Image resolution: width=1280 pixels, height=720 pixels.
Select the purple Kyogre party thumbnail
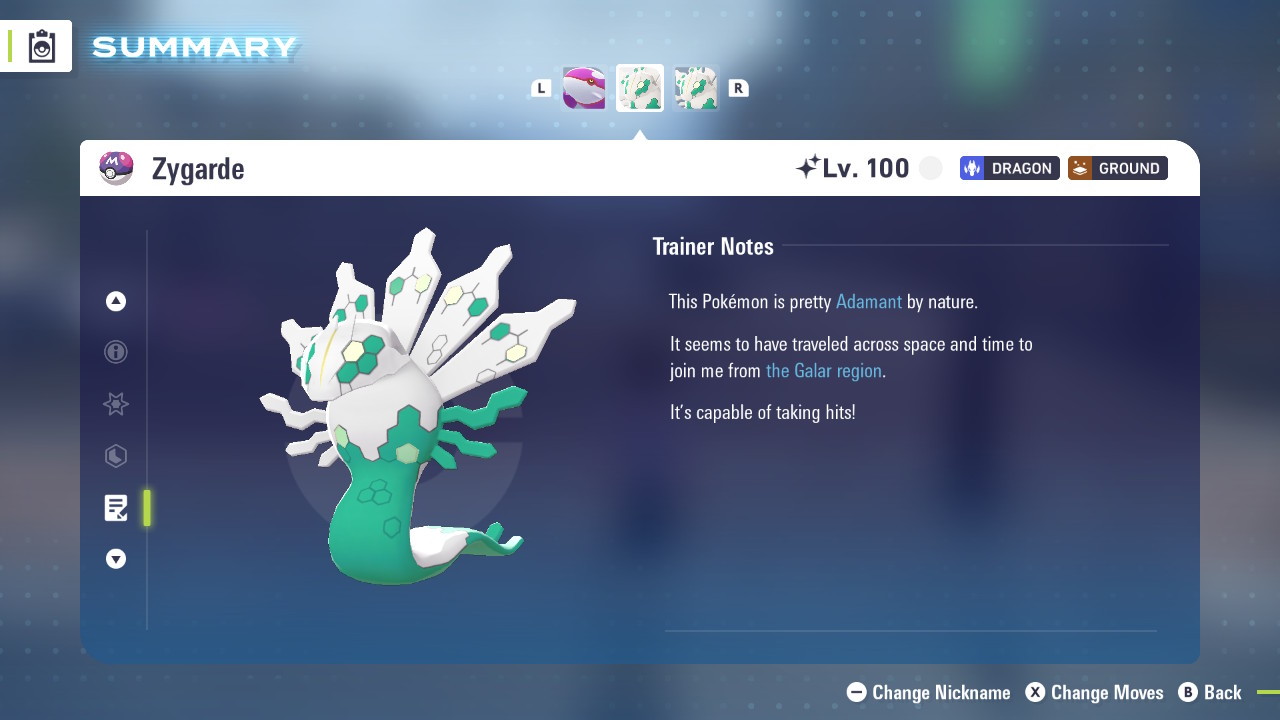[584, 88]
